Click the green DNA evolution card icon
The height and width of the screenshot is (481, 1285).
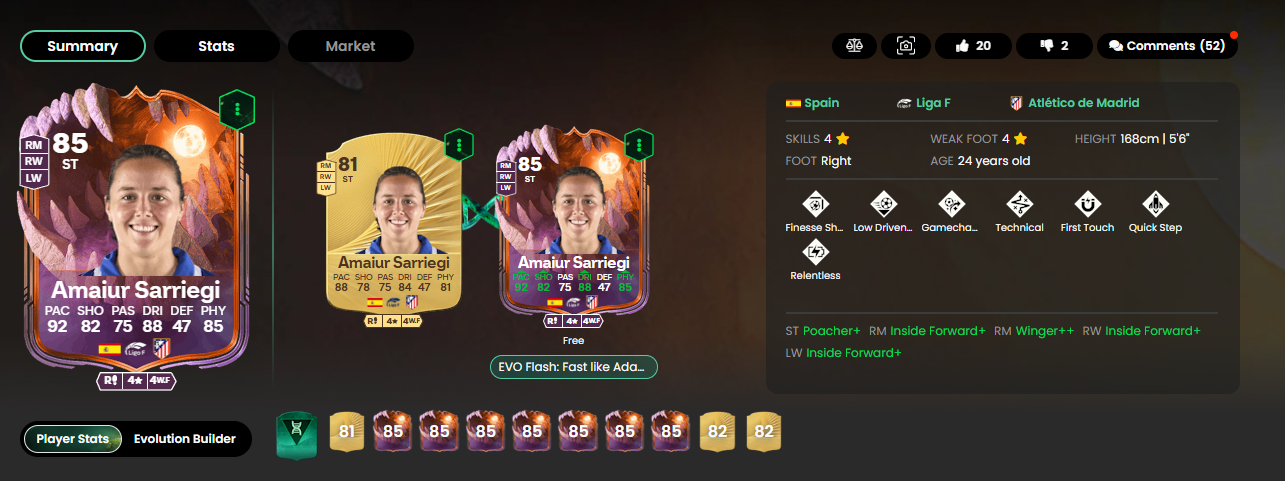pos(295,438)
